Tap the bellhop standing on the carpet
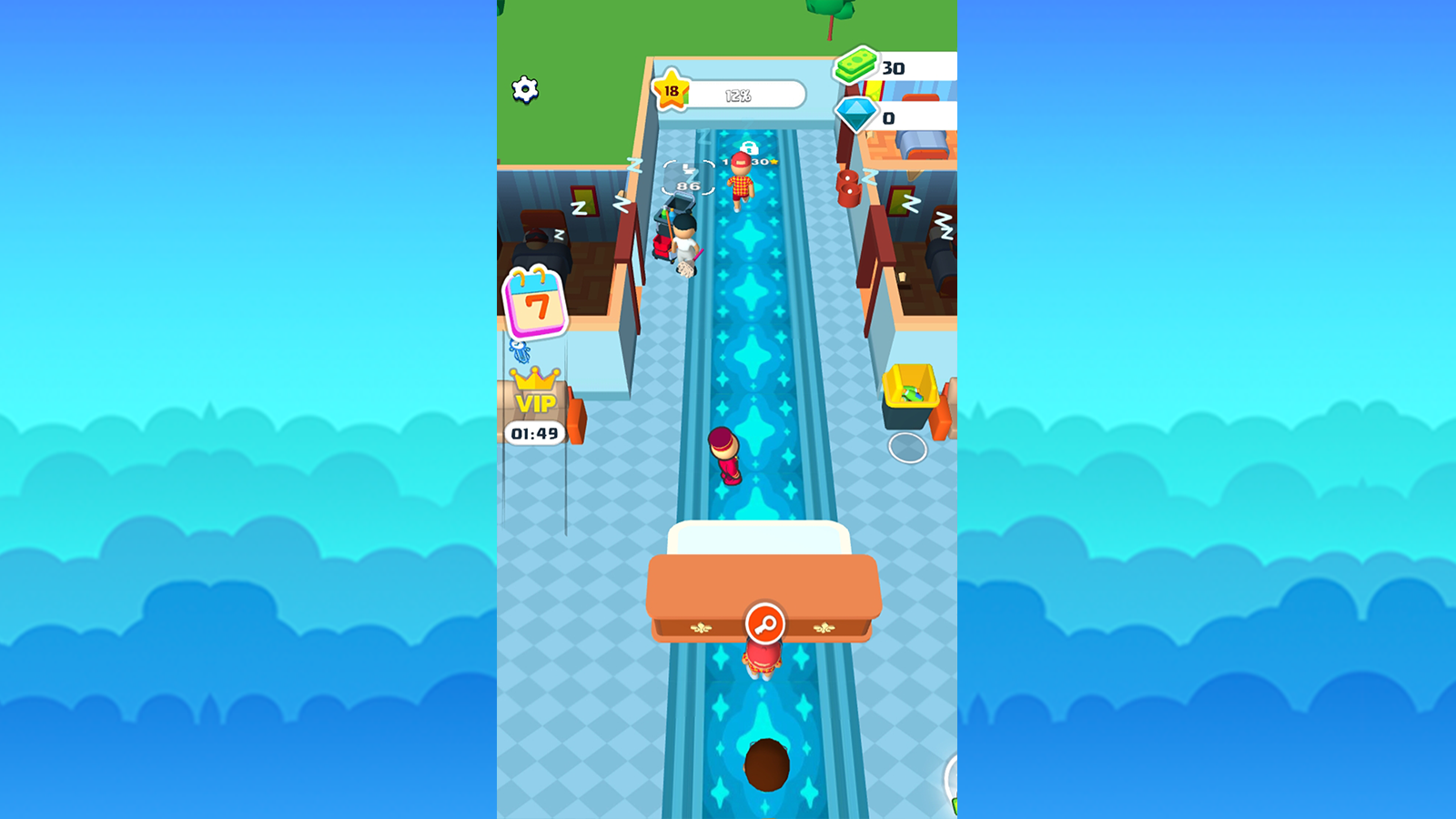The image size is (1456, 819). (x=725, y=455)
